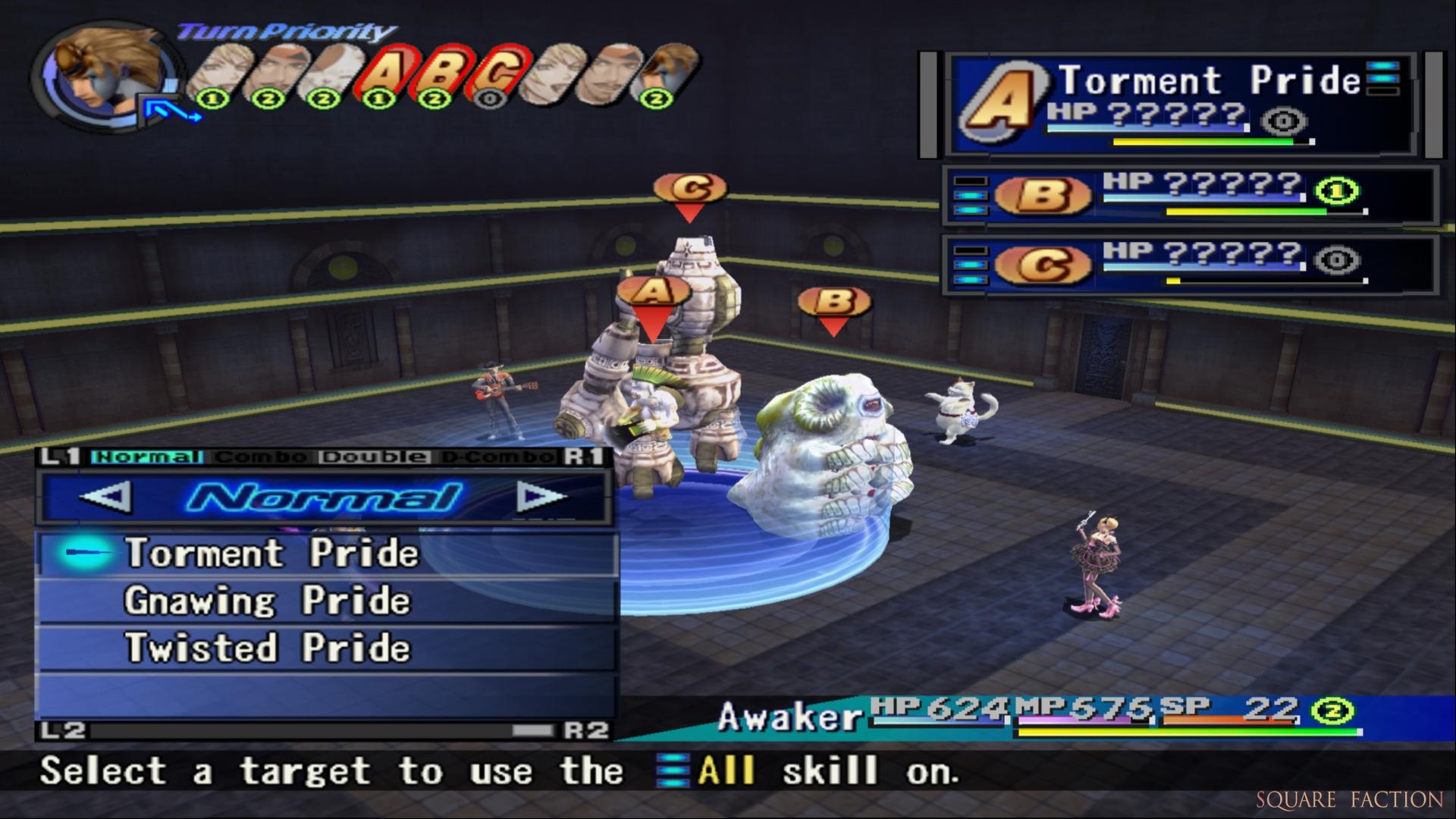This screenshot has width=1456, height=819.
Task: Switch to the D-Combo tab
Action: [x=497, y=457]
